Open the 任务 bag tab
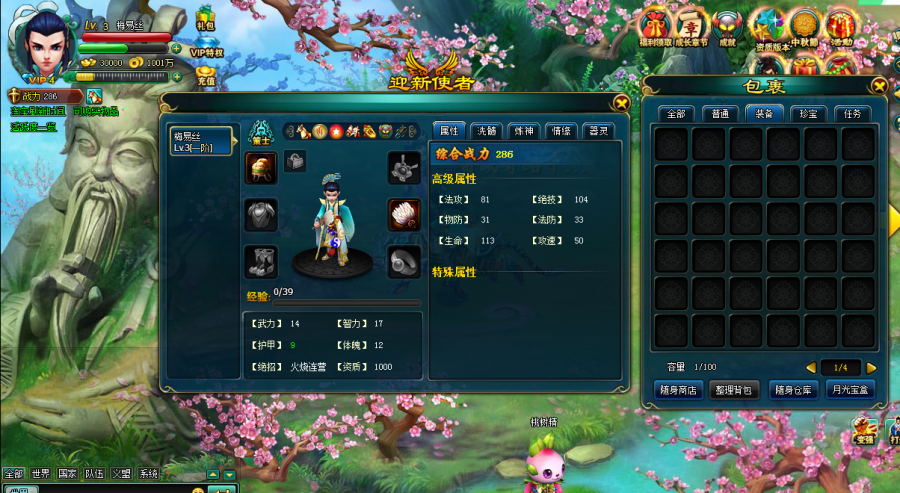 (851, 114)
